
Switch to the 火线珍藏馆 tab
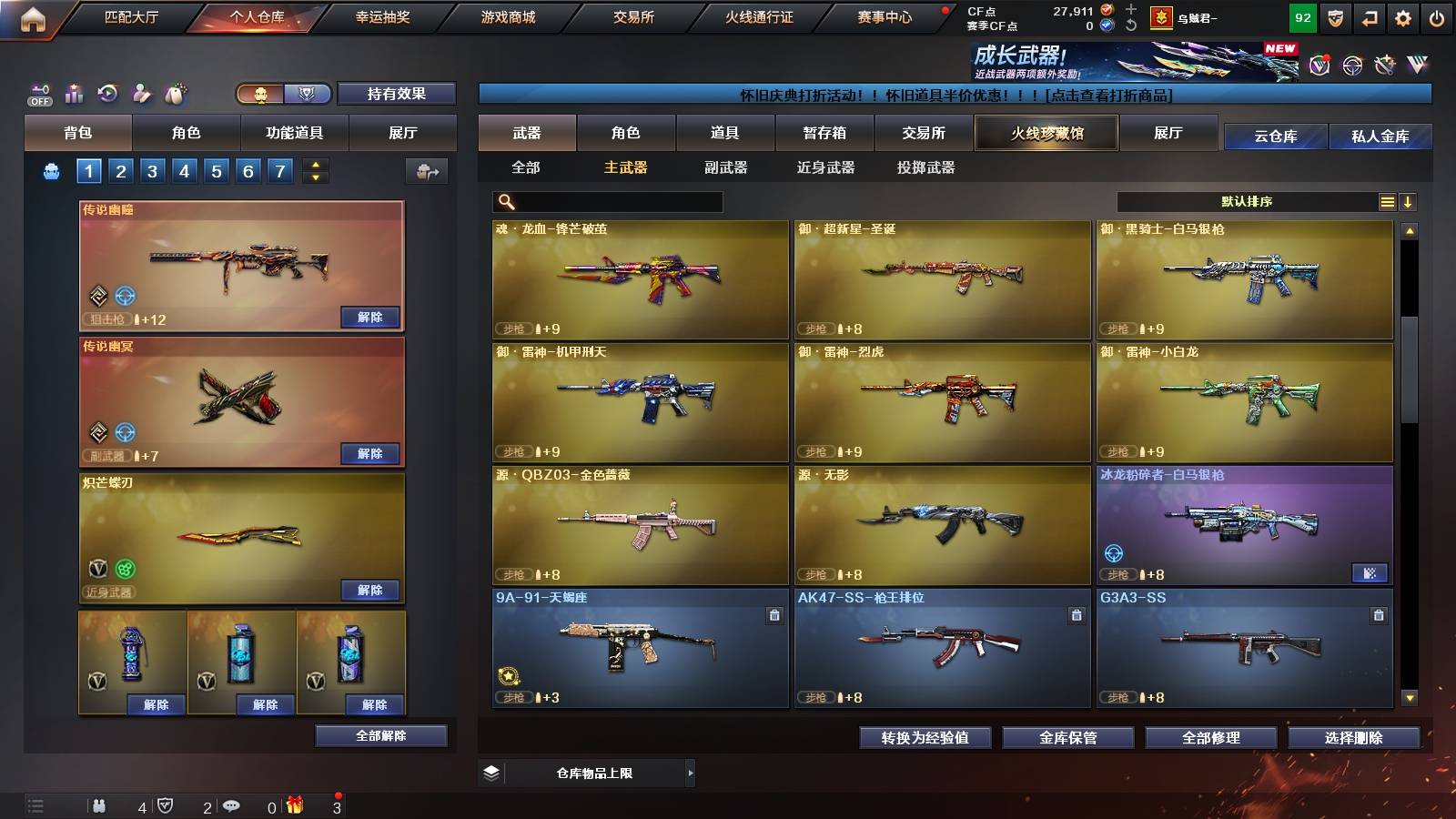[x=1046, y=133]
